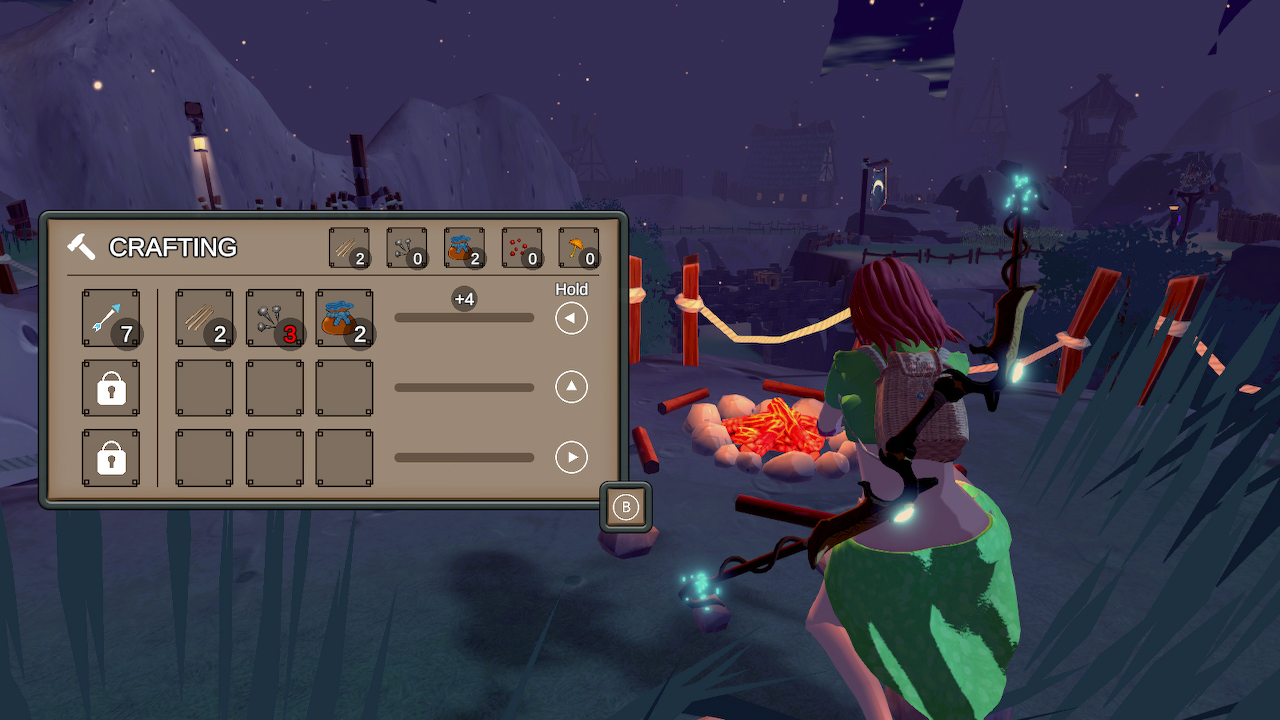Select the arrow recipe showing quantity 7
The width and height of the screenshot is (1280, 720).
[110, 317]
